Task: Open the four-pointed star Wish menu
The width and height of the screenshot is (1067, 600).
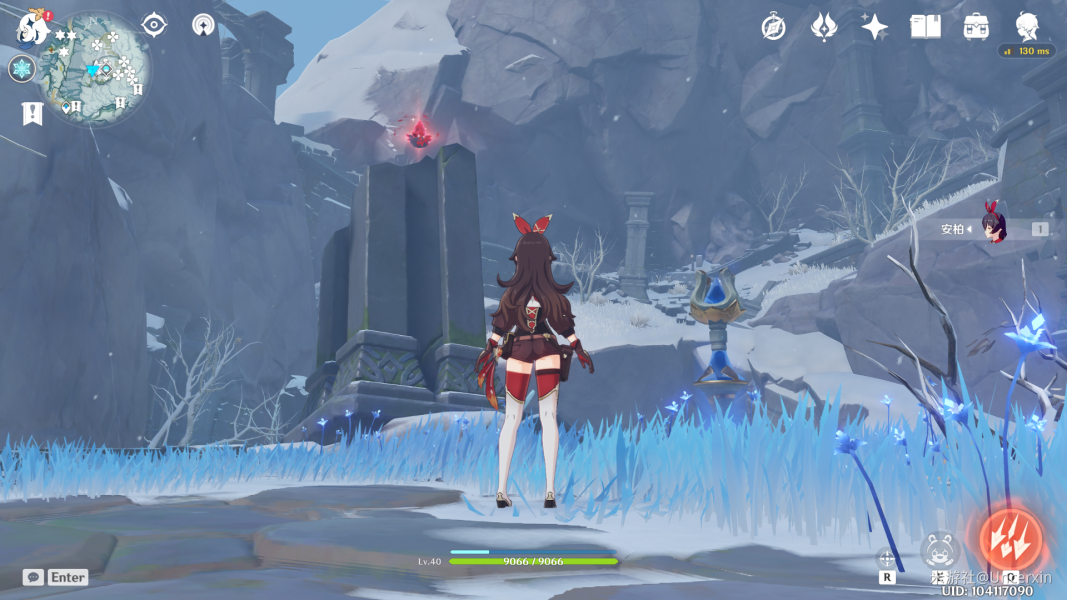Action: [874, 27]
